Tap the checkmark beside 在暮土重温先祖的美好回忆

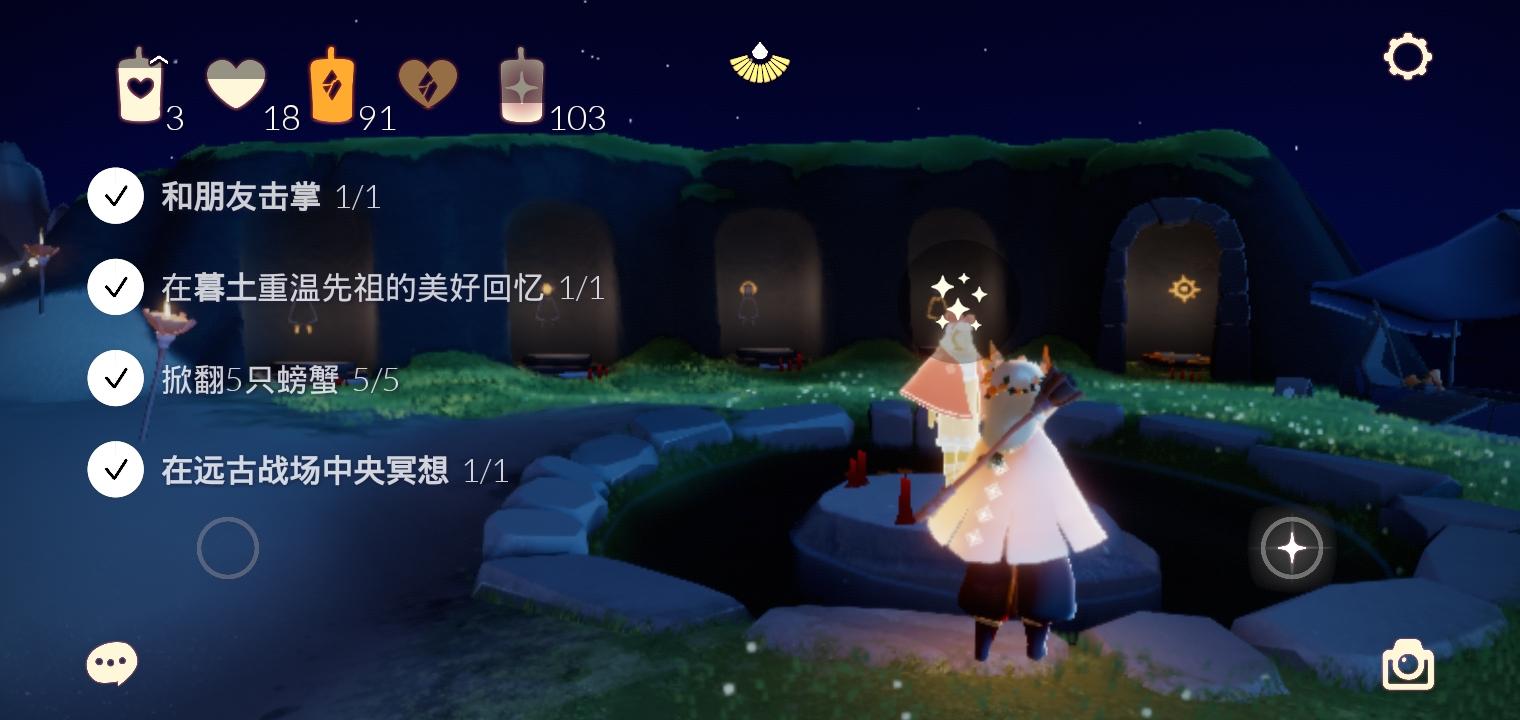coord(115,287)
